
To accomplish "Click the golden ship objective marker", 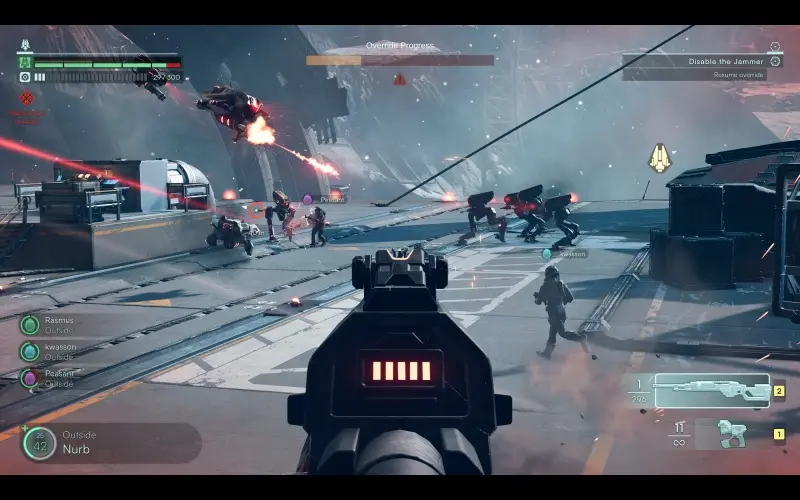I will [660, 158].
